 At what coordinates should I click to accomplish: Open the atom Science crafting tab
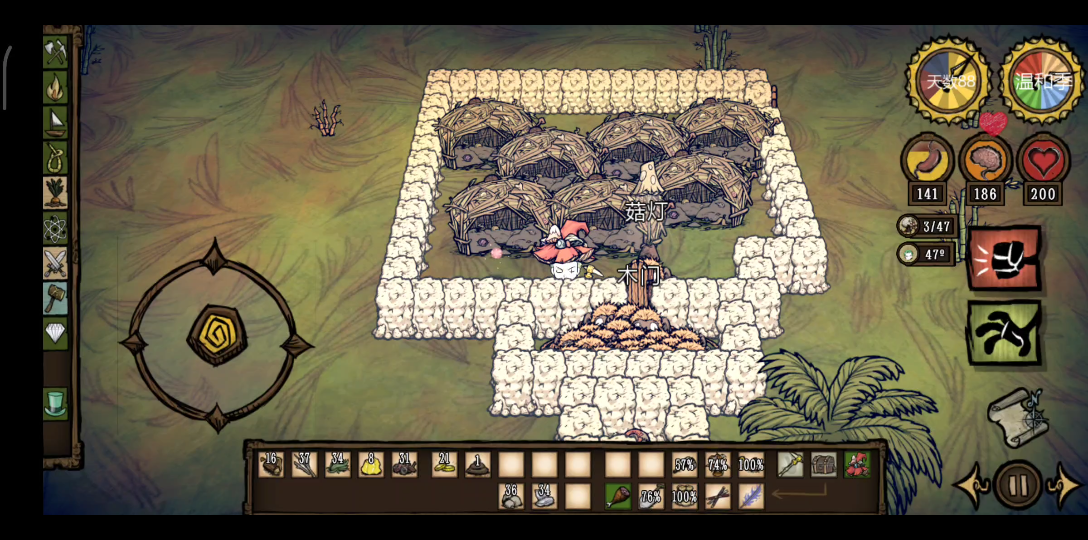(x=55, y=228)
